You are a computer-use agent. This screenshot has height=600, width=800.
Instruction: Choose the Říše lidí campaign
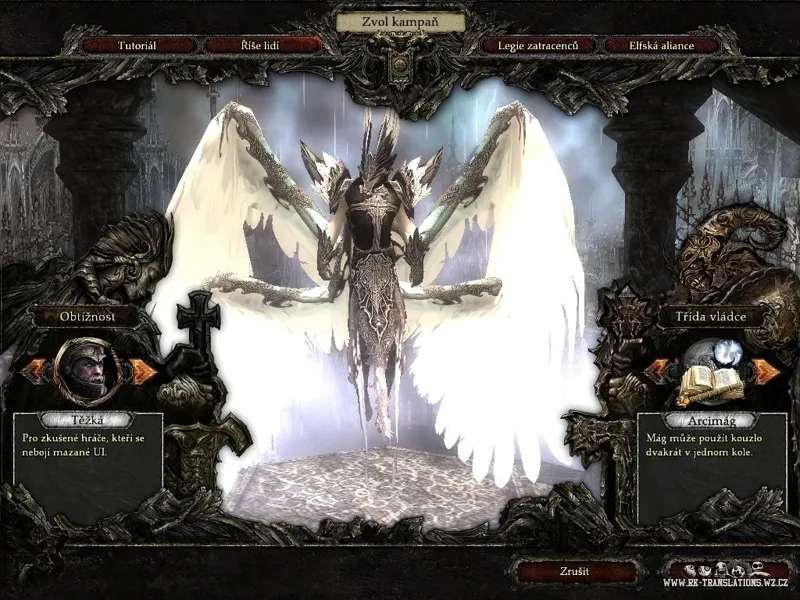tap(262, 45)
